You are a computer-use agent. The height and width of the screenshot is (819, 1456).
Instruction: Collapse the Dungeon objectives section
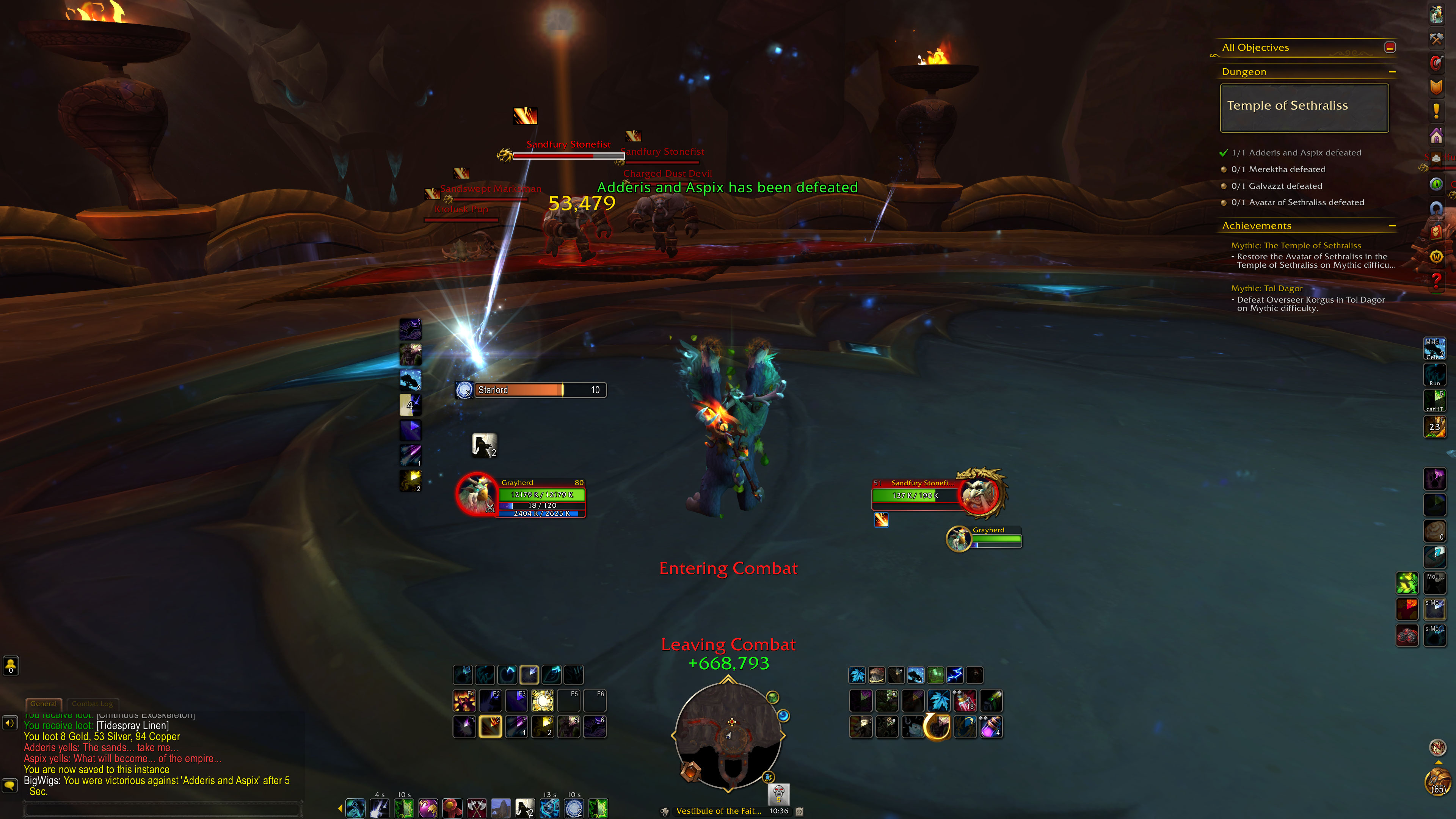(x=1392, y=72)
